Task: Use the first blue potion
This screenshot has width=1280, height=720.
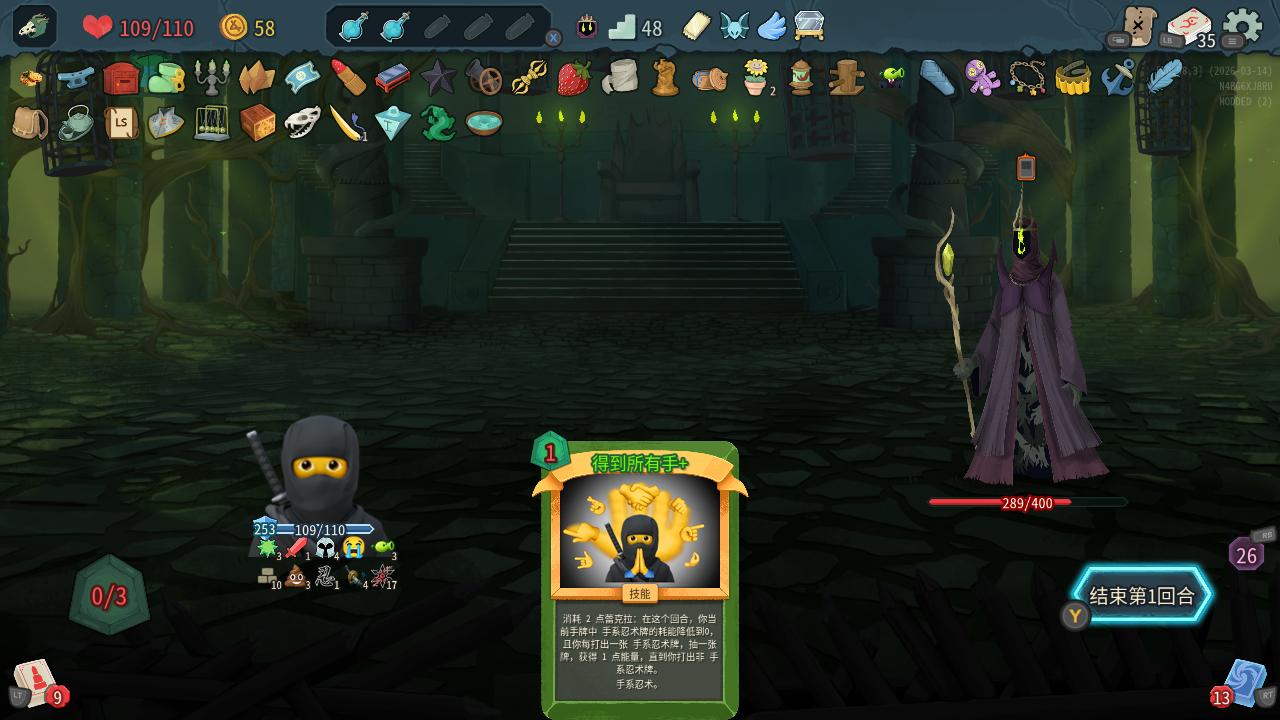Action: click(354, 27)
